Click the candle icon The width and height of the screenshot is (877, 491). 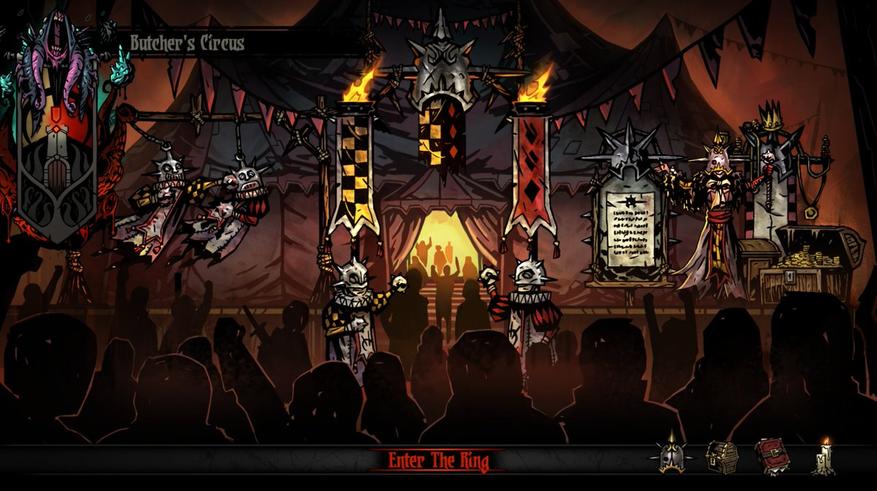[824, 457]
